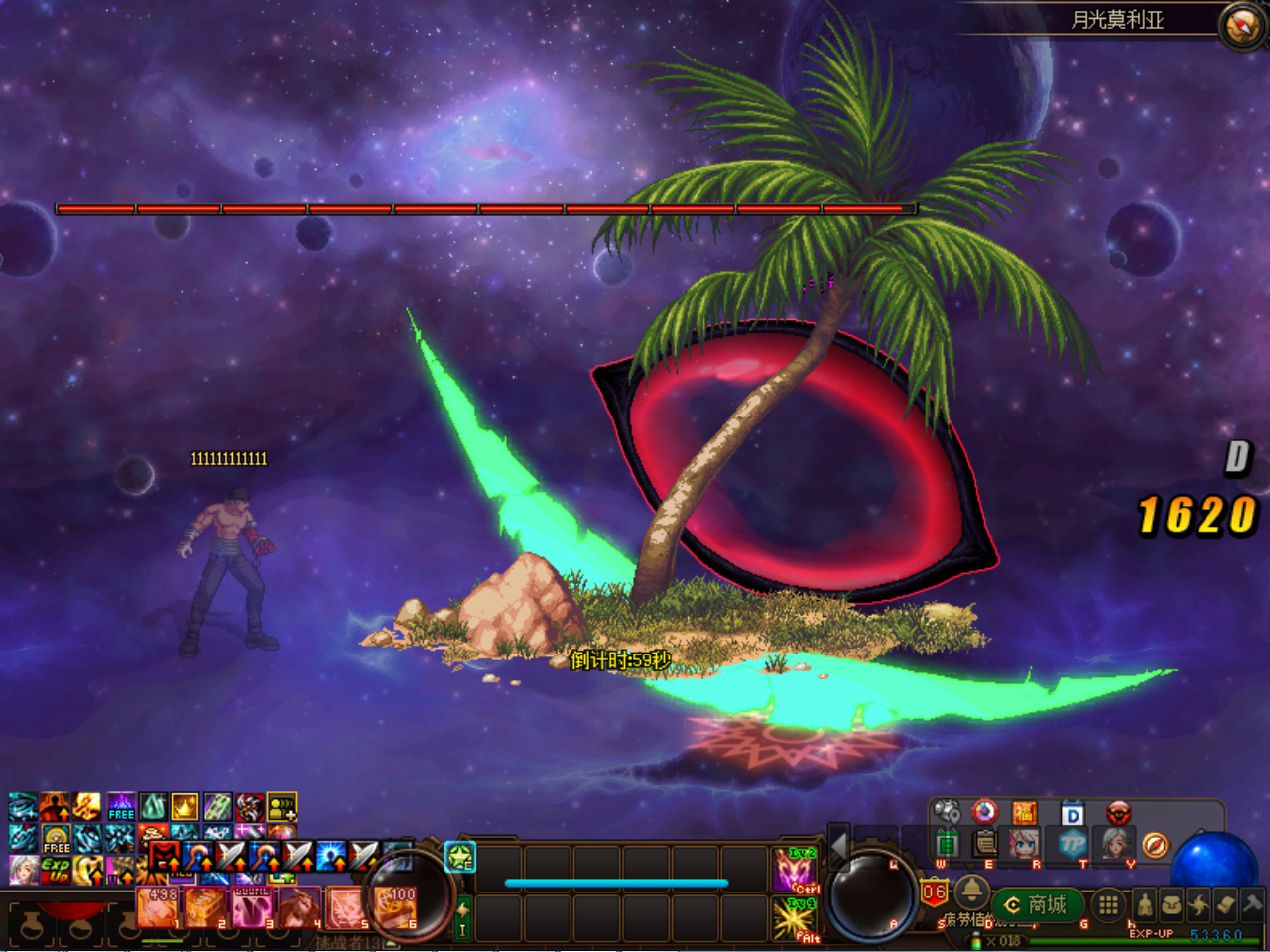Use the treasure chest item in slot 2

[x=205, y=906]
